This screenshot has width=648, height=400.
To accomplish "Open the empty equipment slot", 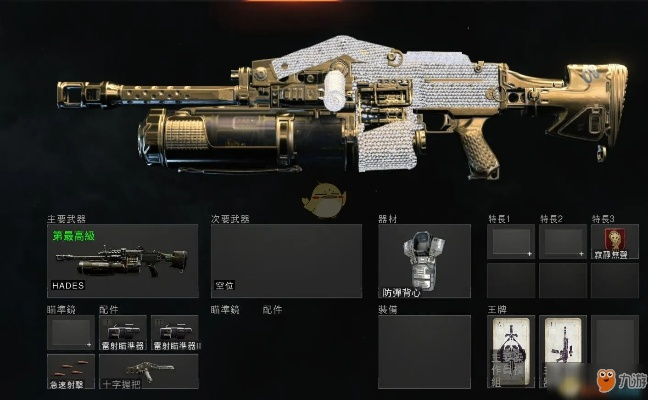I will click(x=424, y=351).
